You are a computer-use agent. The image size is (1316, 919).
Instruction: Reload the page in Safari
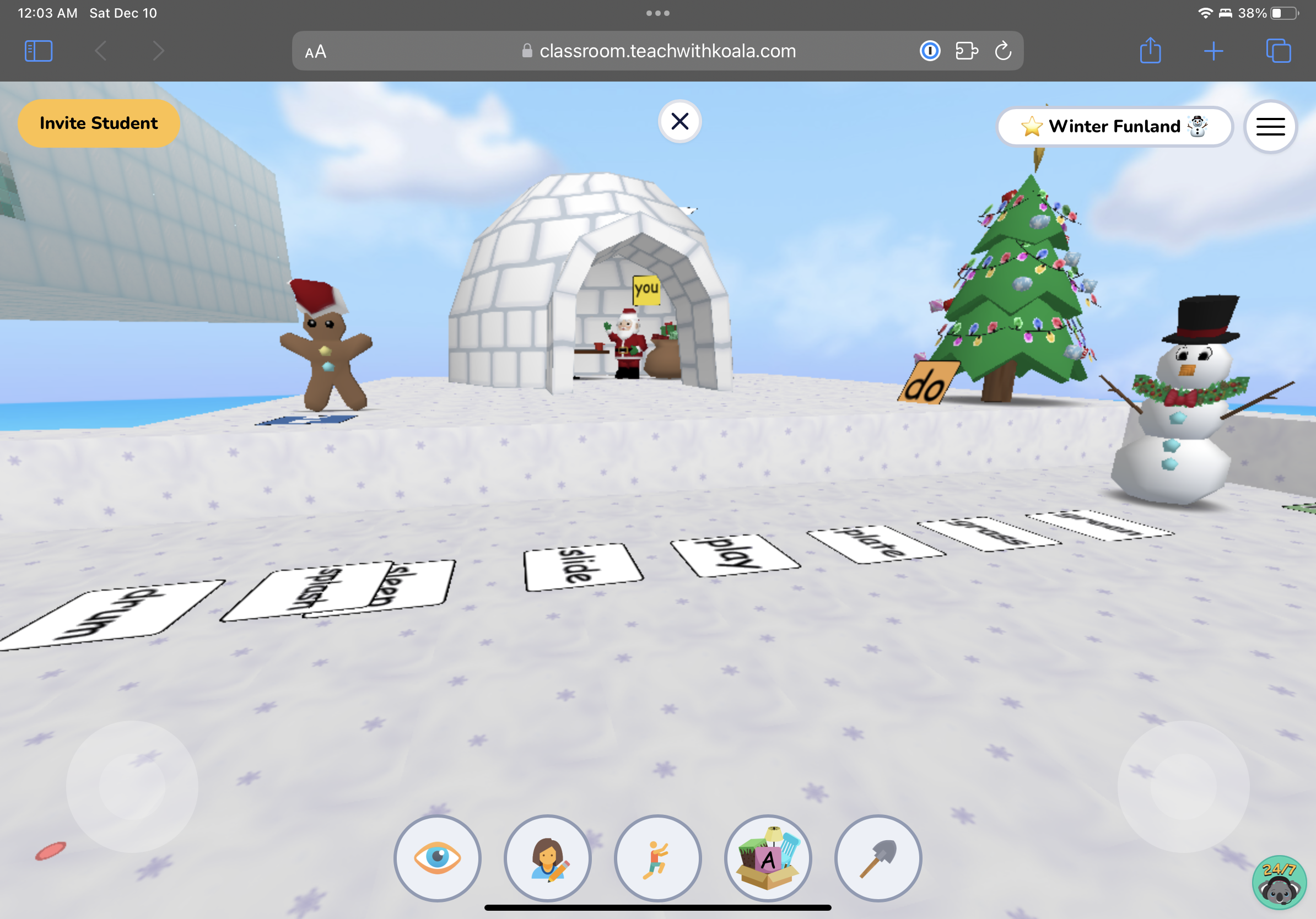point(1002,51)
